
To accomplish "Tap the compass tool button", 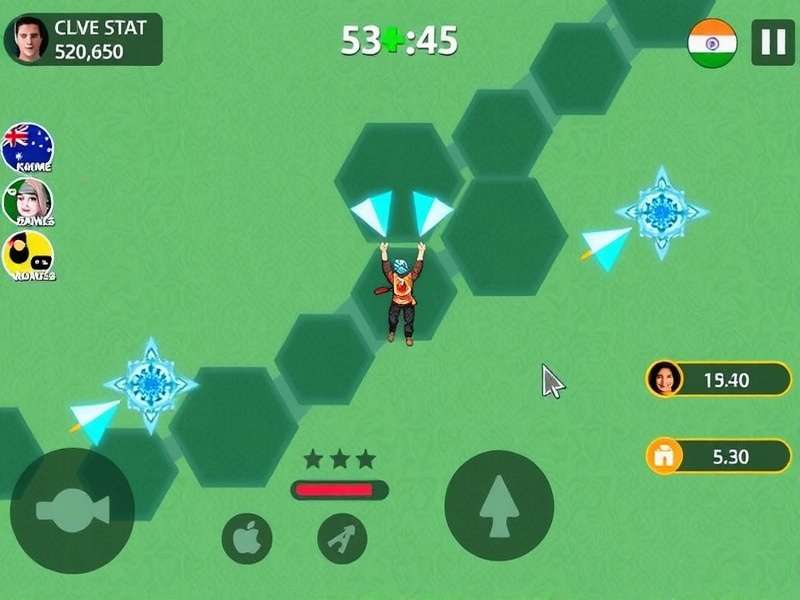I will pyautogui.click(x=342, y=539).
